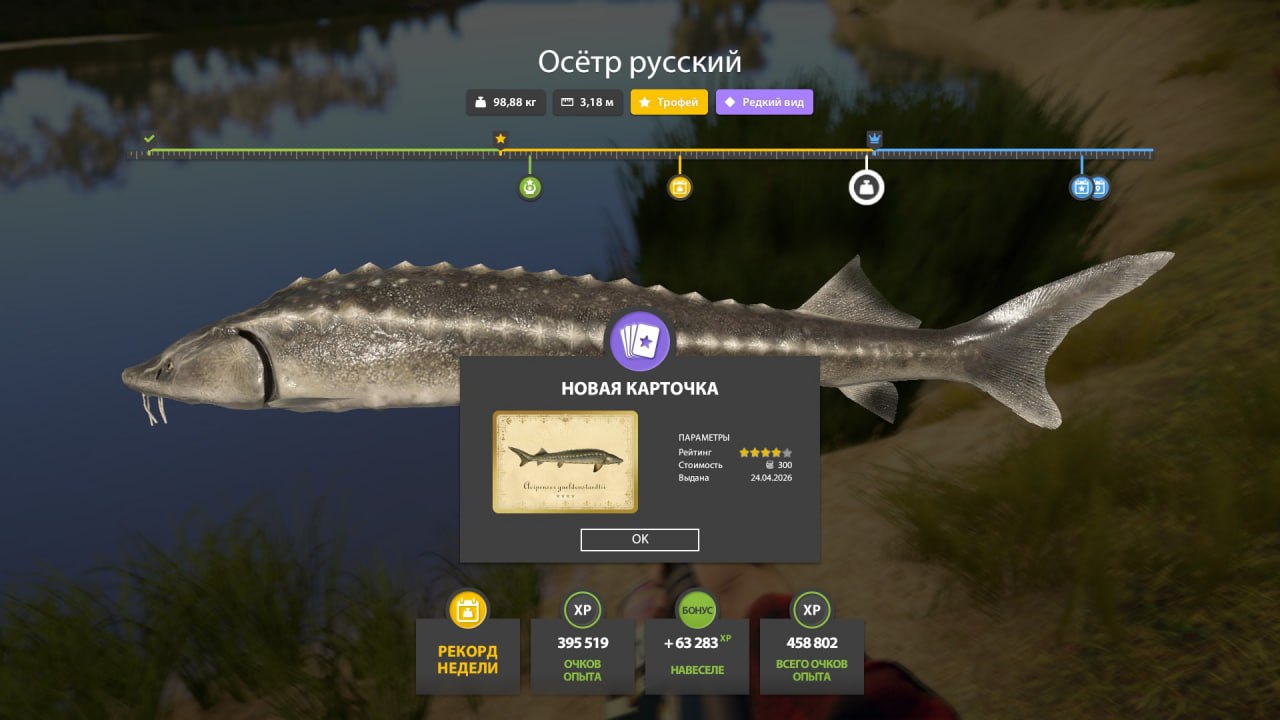Click the purple cards icon above НОВАЯ КАРТОЧКА
Image resolution: width=1280 pixels, height=720 pixels.
(x=641, y=341)
